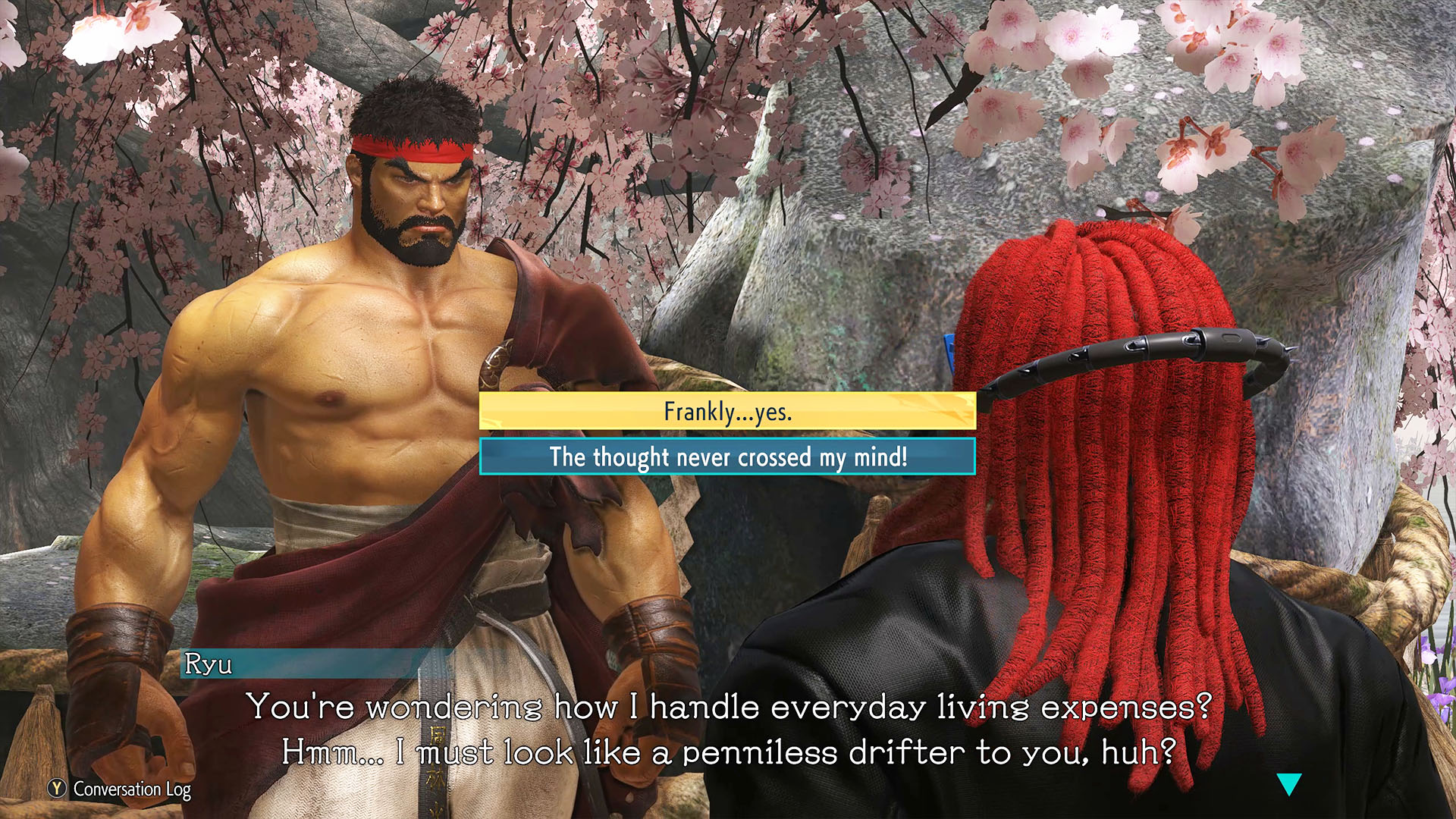
Task: Open the Conversation Log
Action: (x=120, y=789)
